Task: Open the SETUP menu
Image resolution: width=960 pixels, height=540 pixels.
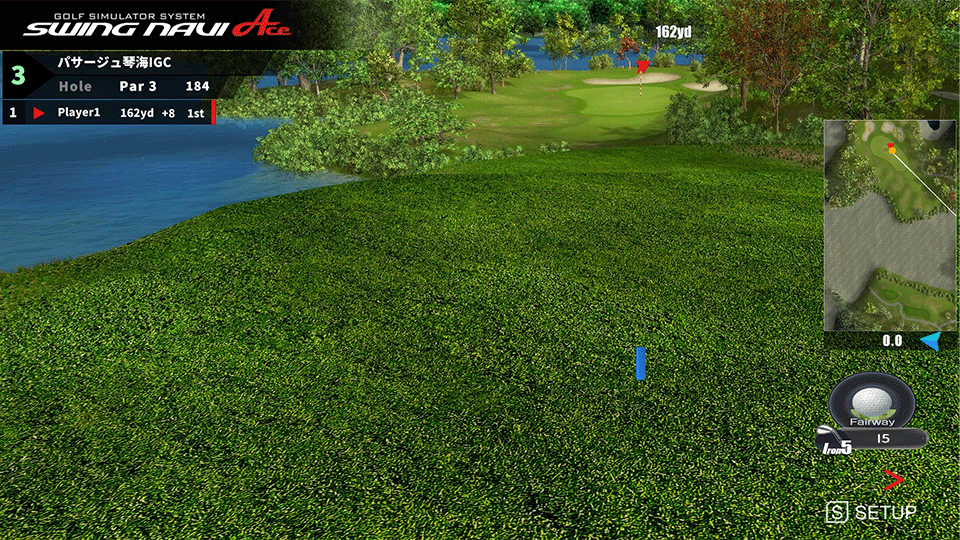Action: 872,512
